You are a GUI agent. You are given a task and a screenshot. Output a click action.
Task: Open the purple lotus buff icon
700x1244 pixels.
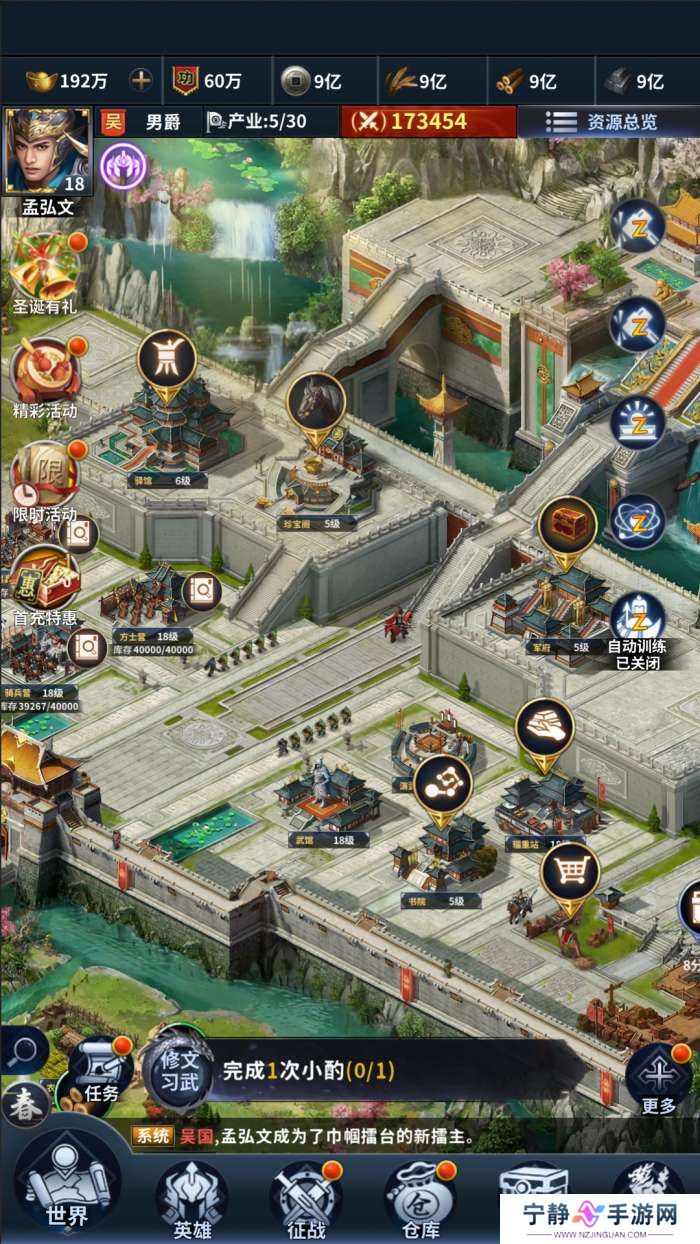click(x=124, y=164)
